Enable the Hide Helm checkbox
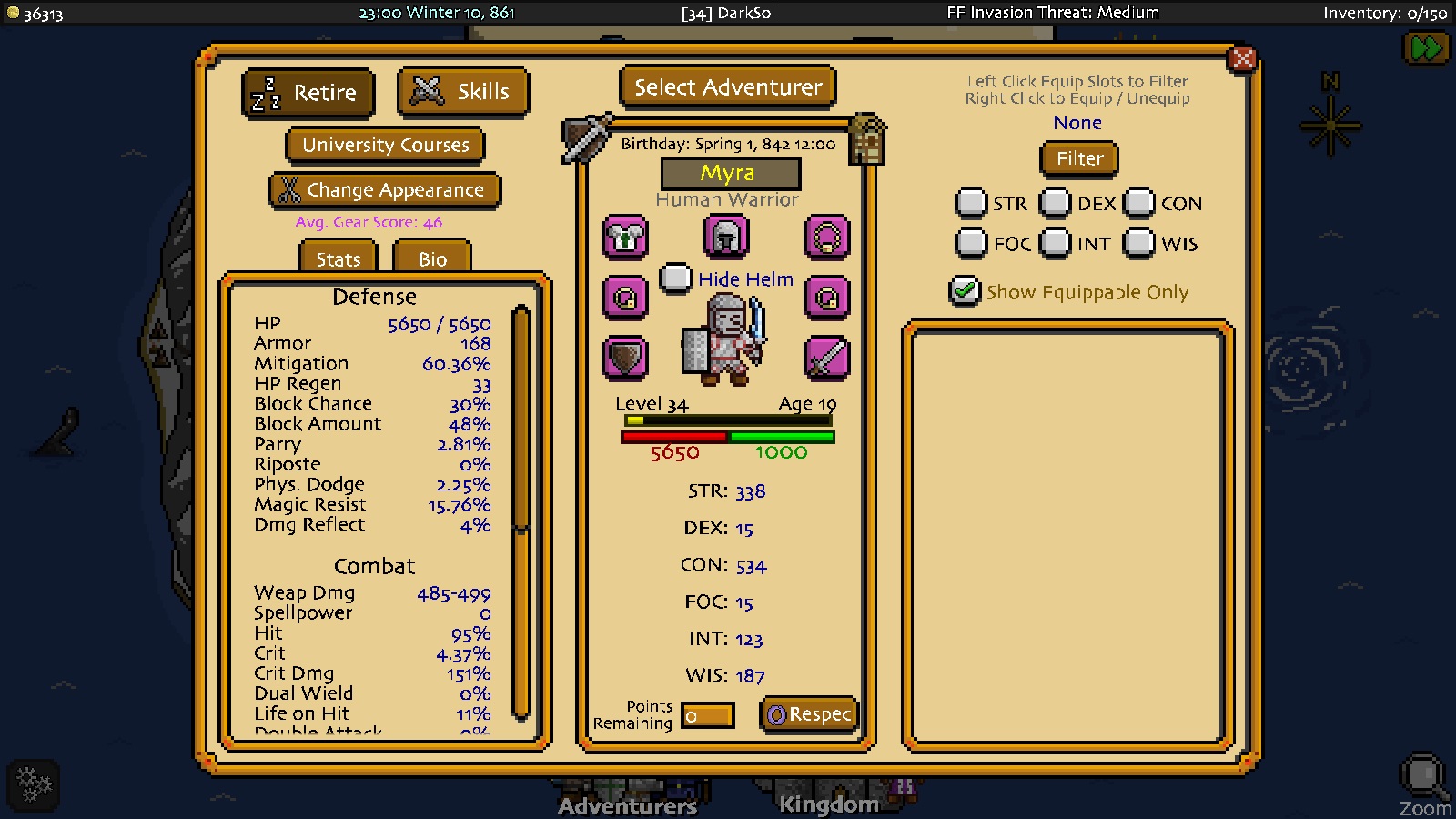Image resolution: width=1456 pixels, height=819 pixels. pos(675,279)
